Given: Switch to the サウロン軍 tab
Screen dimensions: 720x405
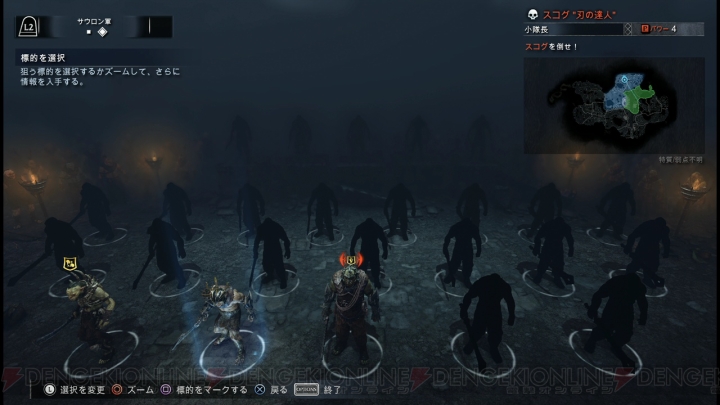Looking at the screenshot, I should coord(96,20).
